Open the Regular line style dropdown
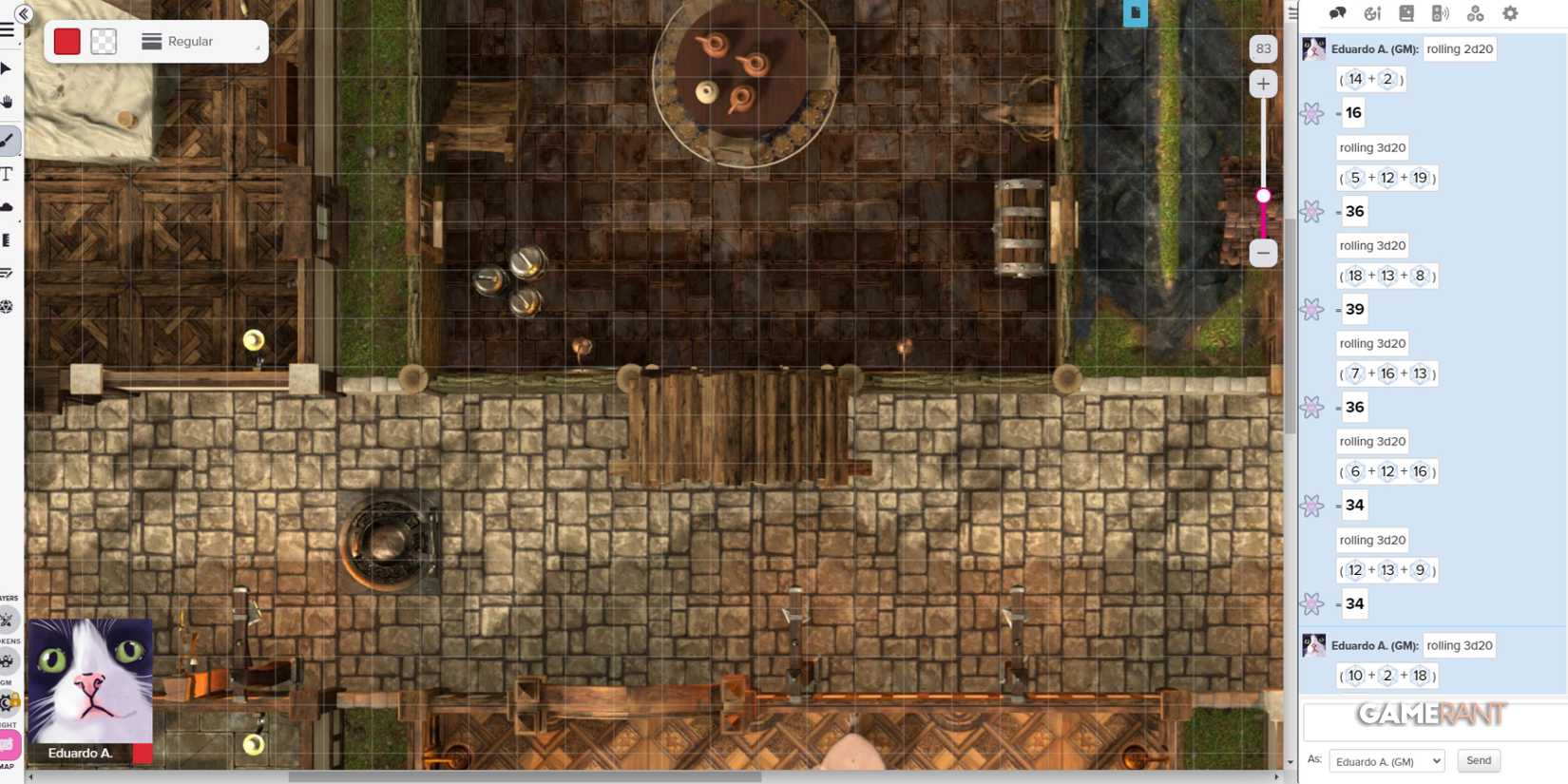 (190, 41)
